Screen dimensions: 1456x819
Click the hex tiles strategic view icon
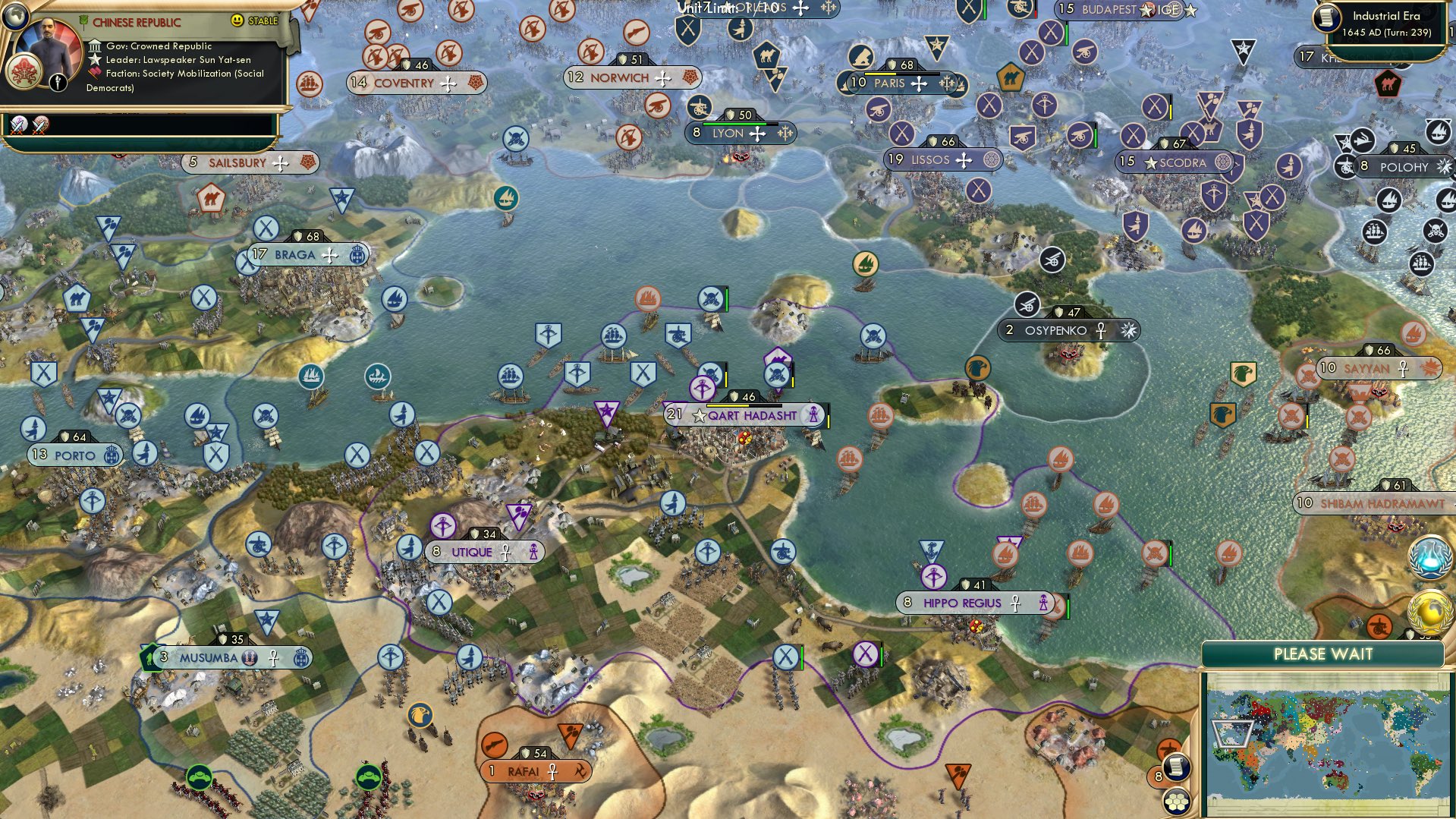[1176, 802]
